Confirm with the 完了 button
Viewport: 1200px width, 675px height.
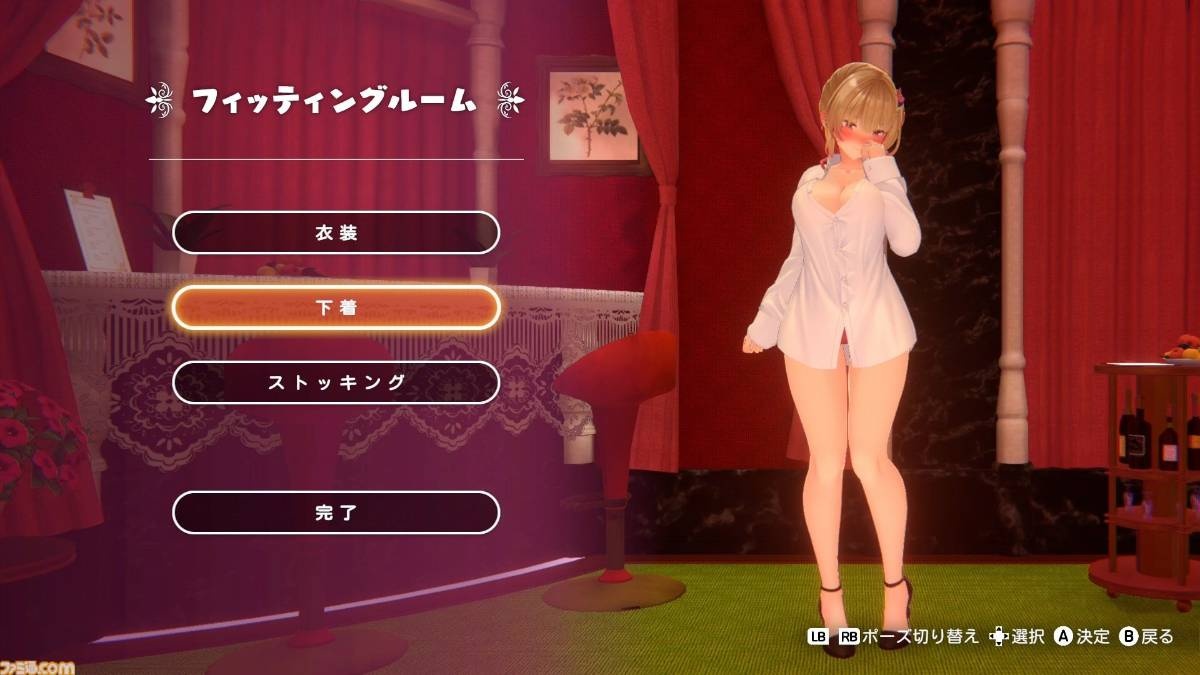pos(336,513)
